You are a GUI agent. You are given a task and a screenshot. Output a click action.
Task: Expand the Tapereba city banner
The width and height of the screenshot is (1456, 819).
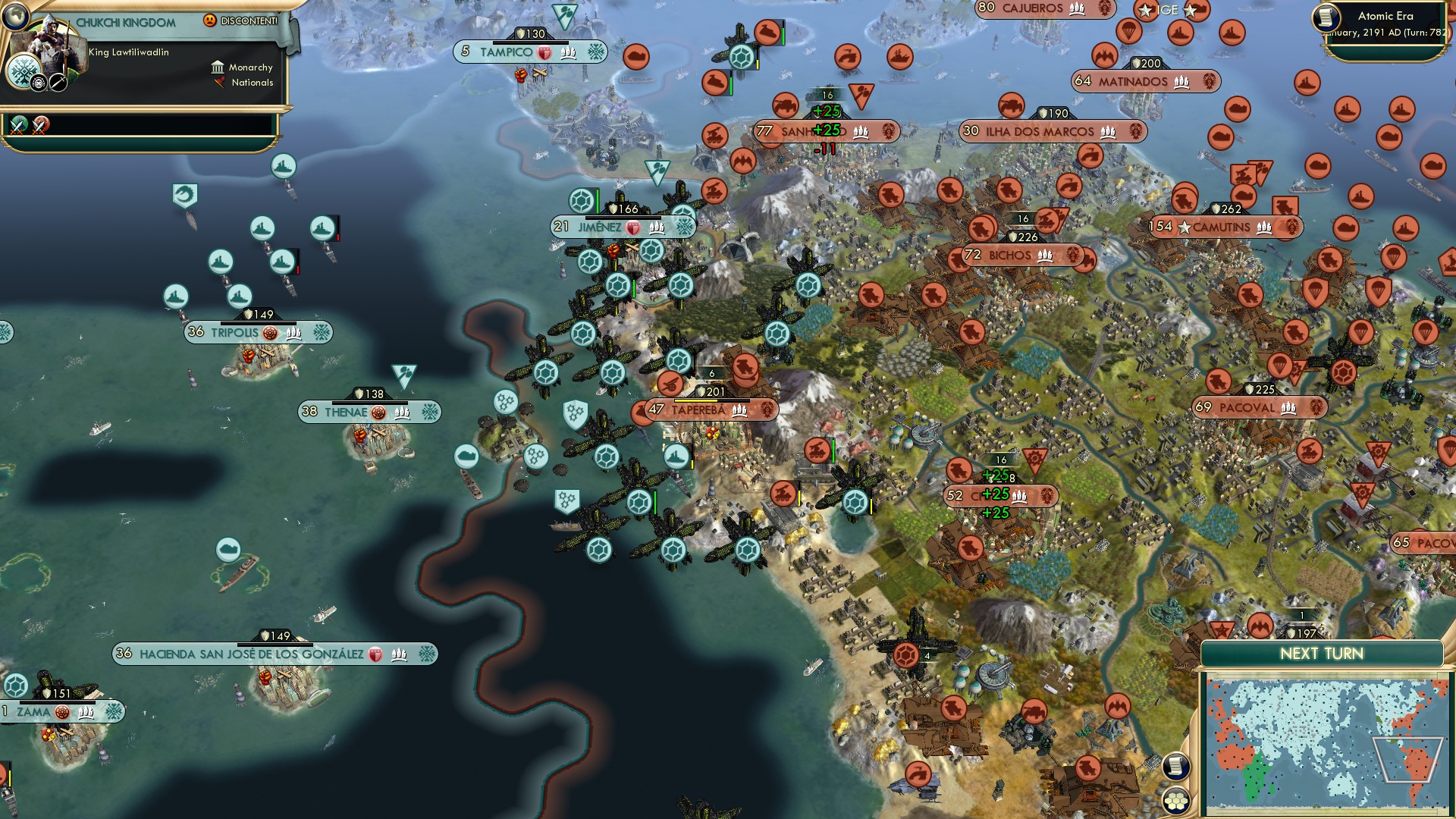click(697, 409)
